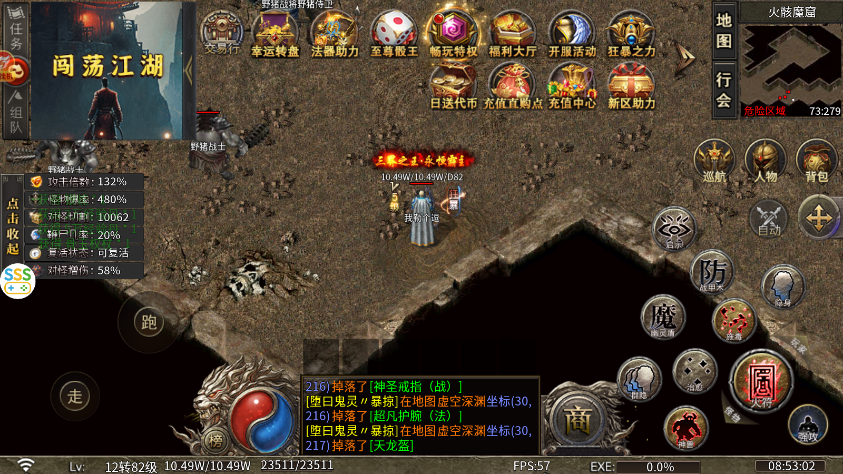Toggle 自动 auto-battle crossed swords
Screen dimensions: 843x474
tap(768, 217)
